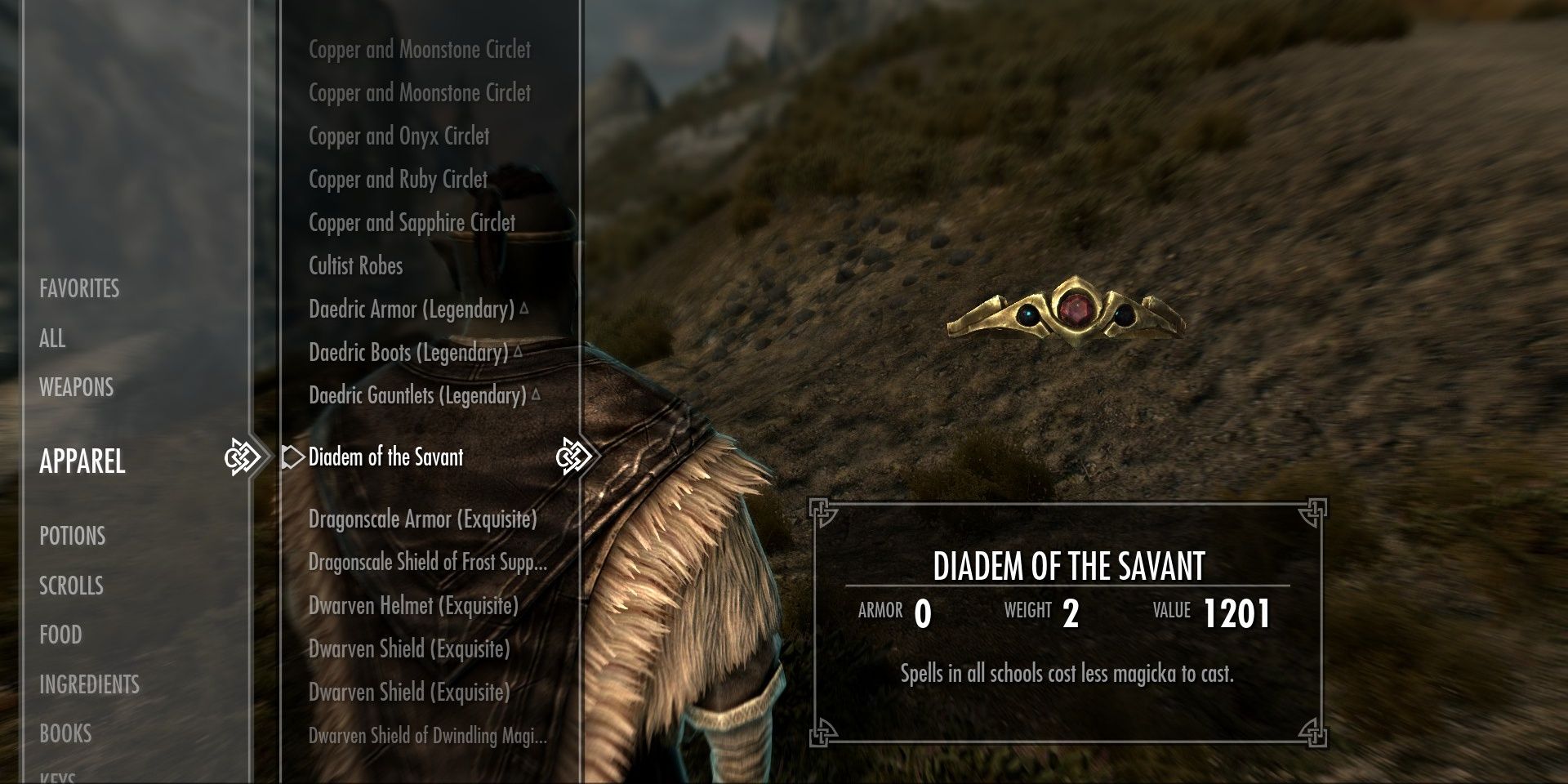Equip the Cultist Robes

click(x=354, y=266)
